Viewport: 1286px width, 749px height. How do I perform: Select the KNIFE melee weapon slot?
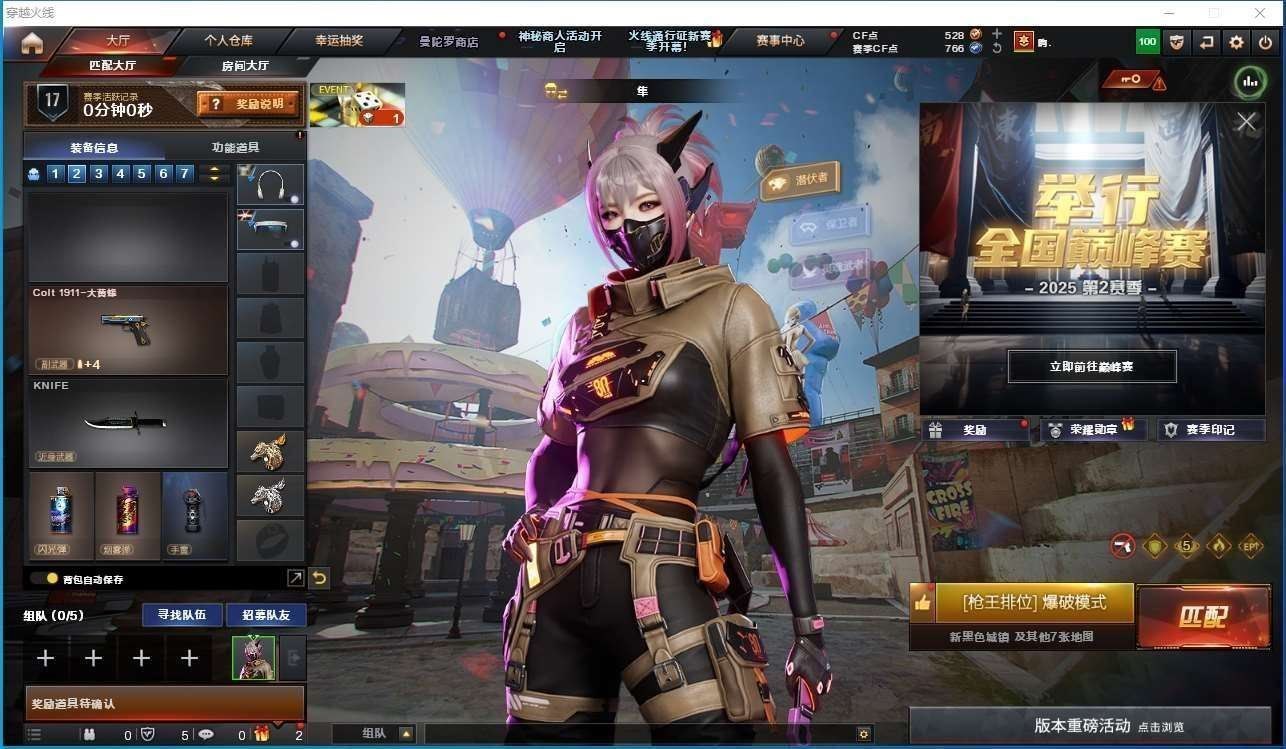point(127,423)
